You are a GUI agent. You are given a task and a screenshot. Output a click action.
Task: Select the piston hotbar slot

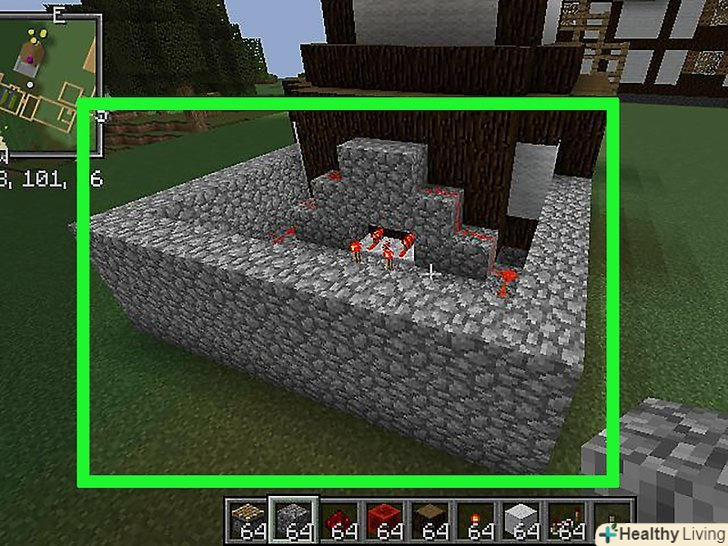(x=247, y=518)
